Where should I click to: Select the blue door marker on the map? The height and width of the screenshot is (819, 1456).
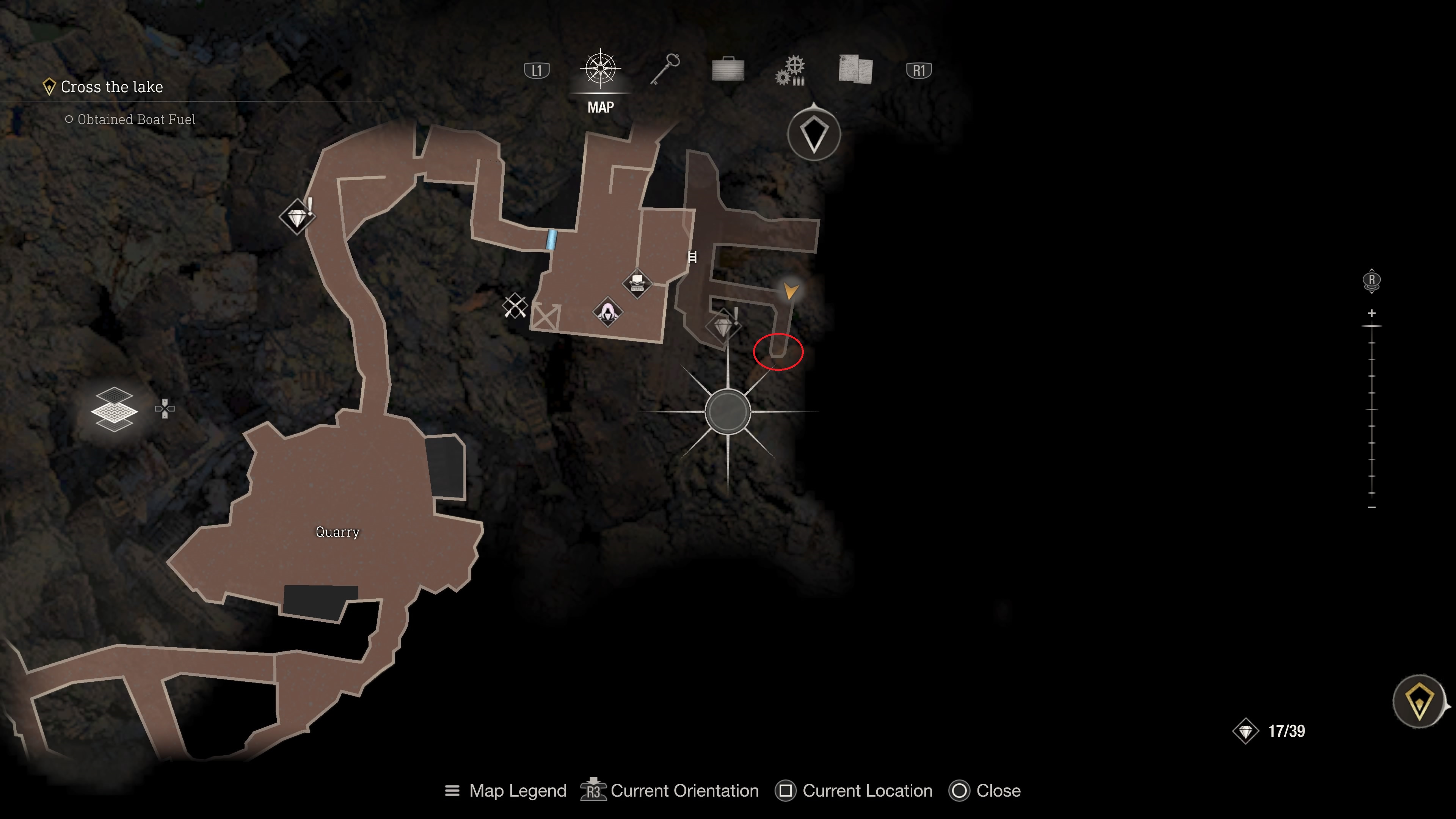[x=551, y=240]
